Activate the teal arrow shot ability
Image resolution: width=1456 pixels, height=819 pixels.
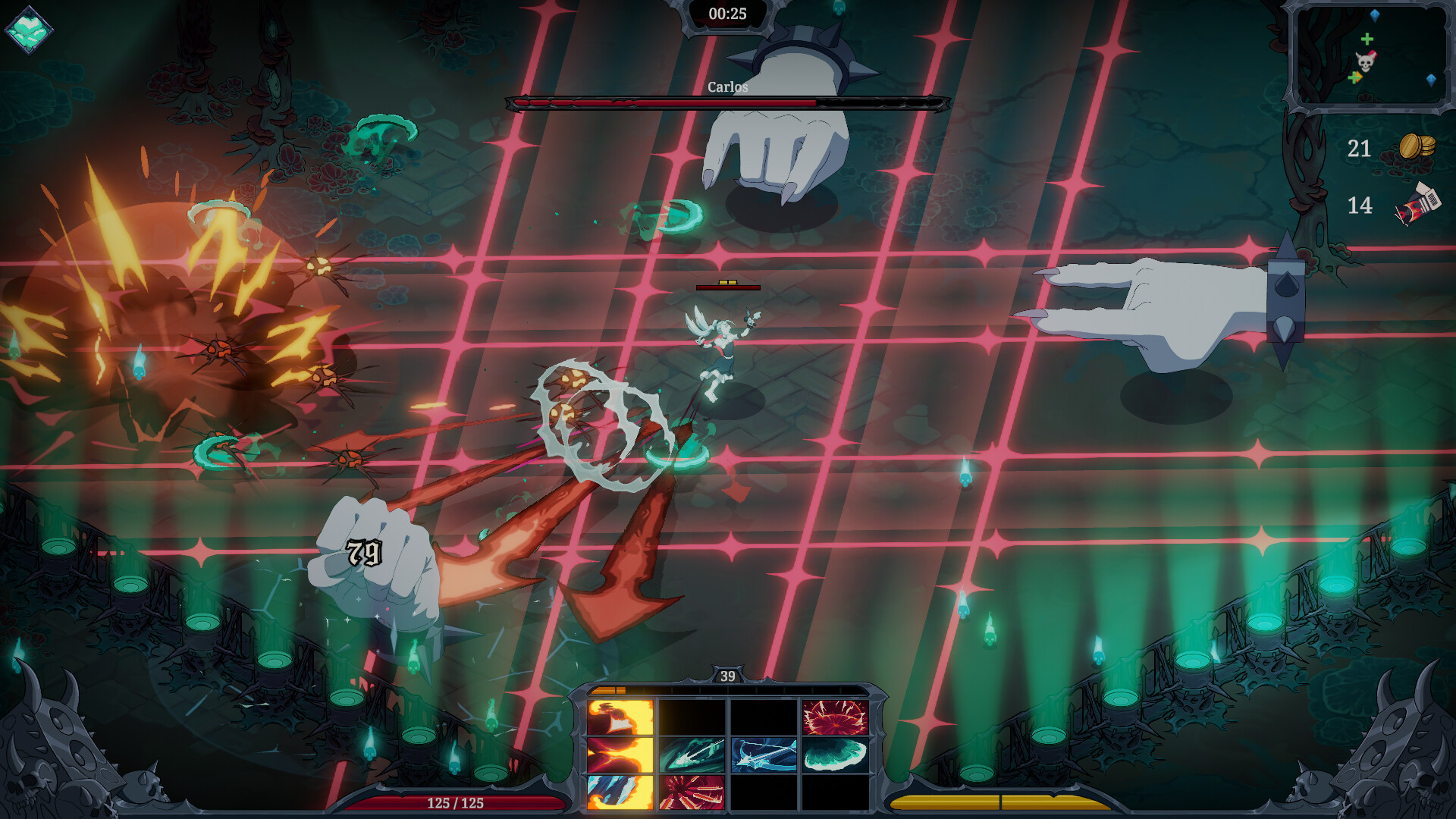pos(692,755)
